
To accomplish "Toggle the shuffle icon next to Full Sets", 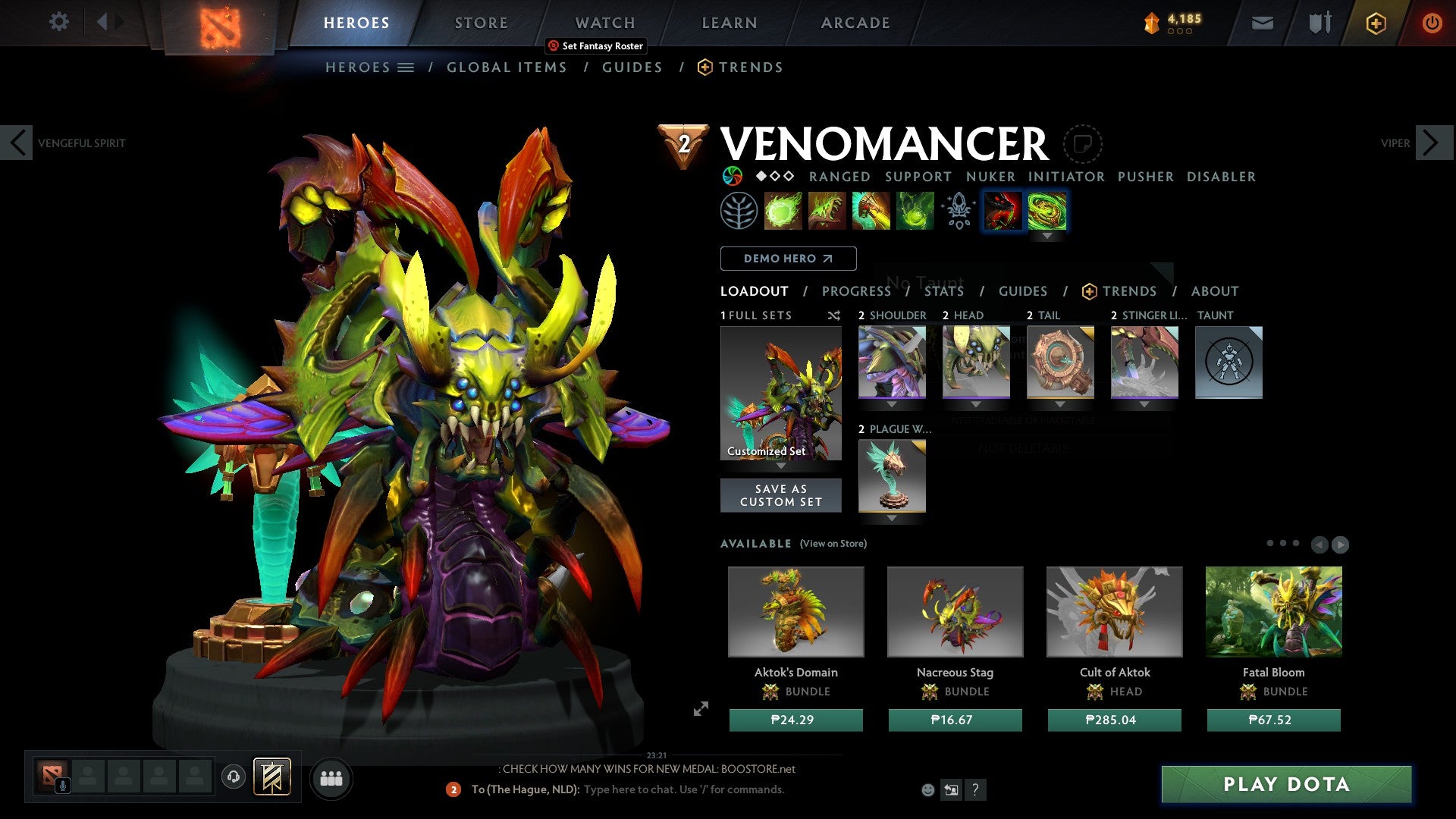I will click(x=834, y=315).
